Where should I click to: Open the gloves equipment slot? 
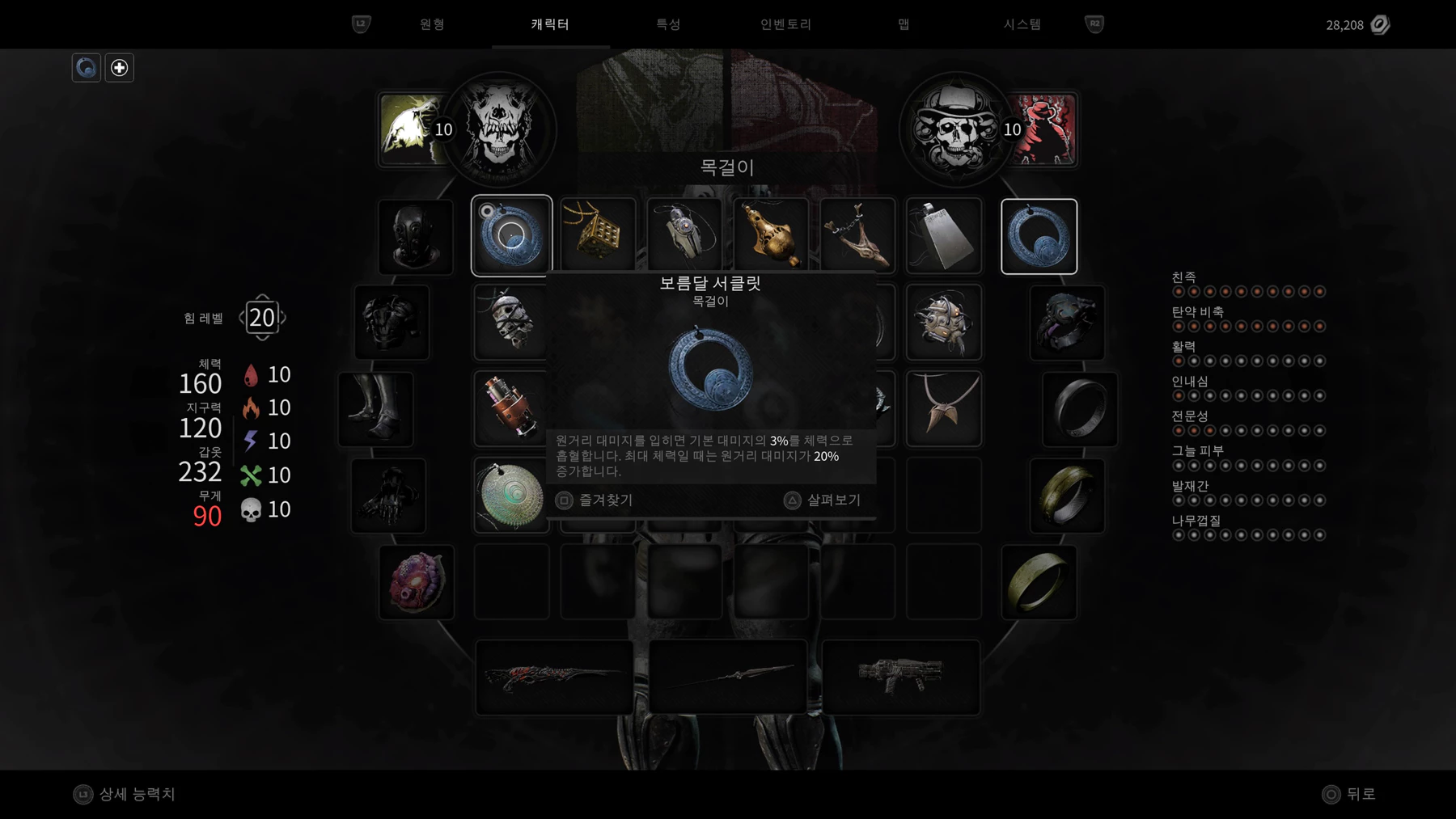(x=388, y=496)
